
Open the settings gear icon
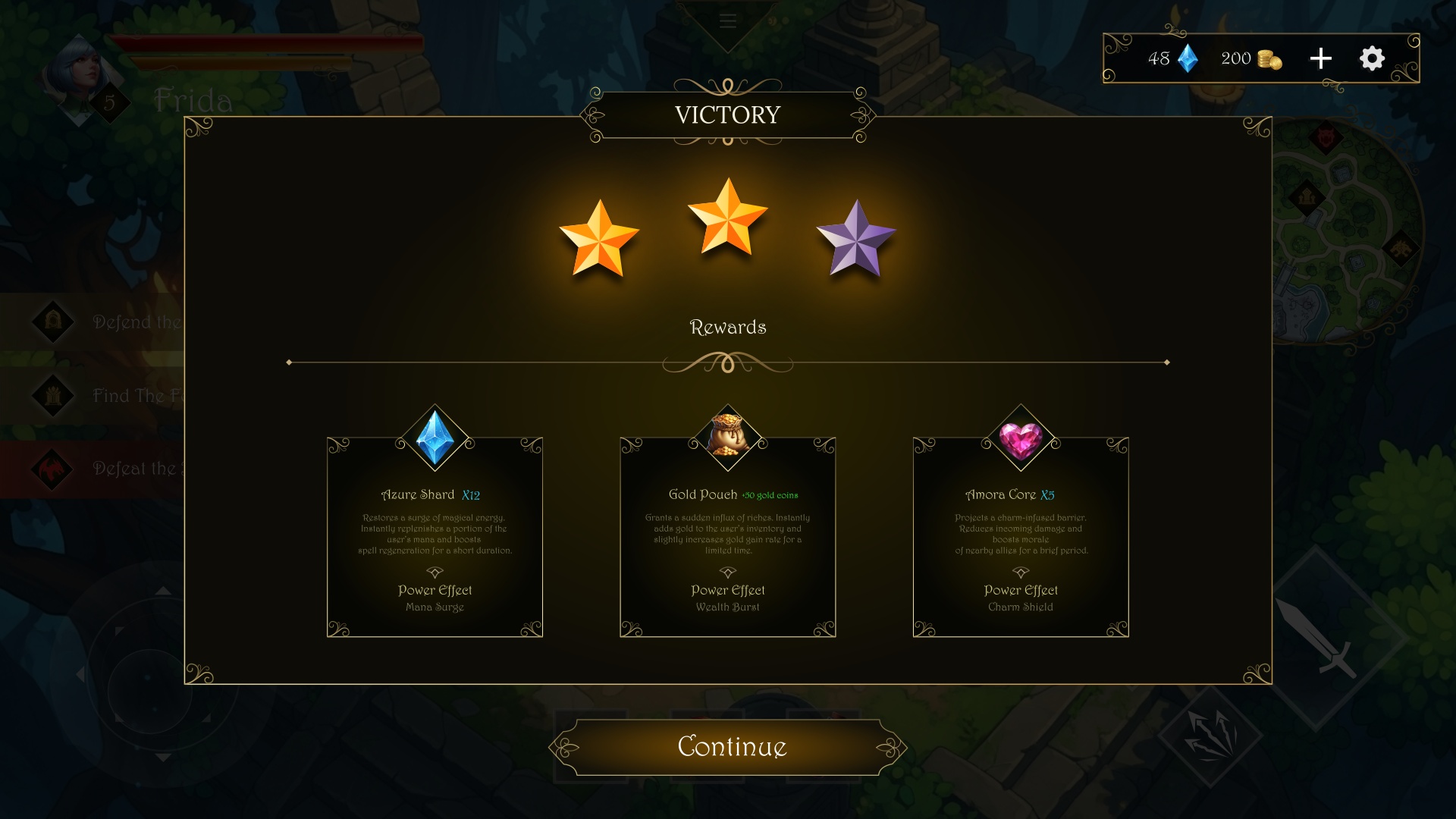(1371, 58)
